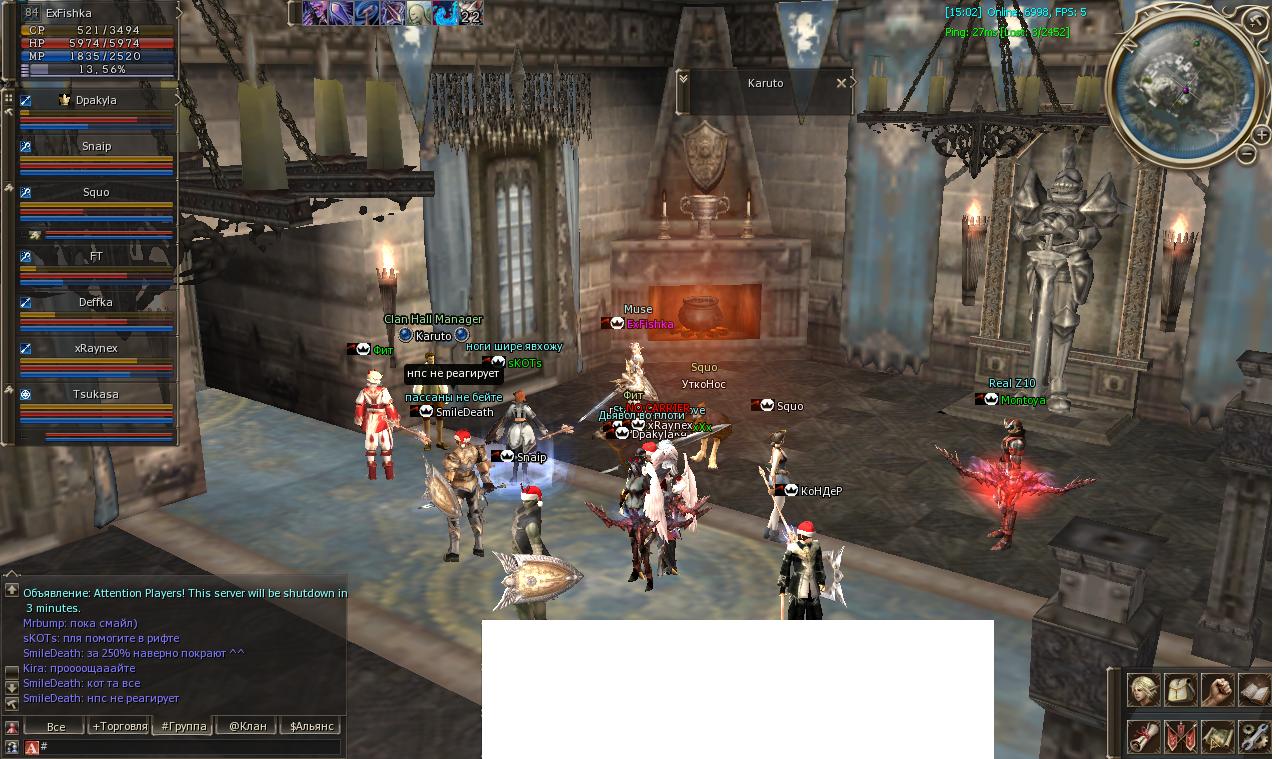Zoom out the minimap with minus button
This screenshot has width=1276, height=759.
coord(1246,154)
